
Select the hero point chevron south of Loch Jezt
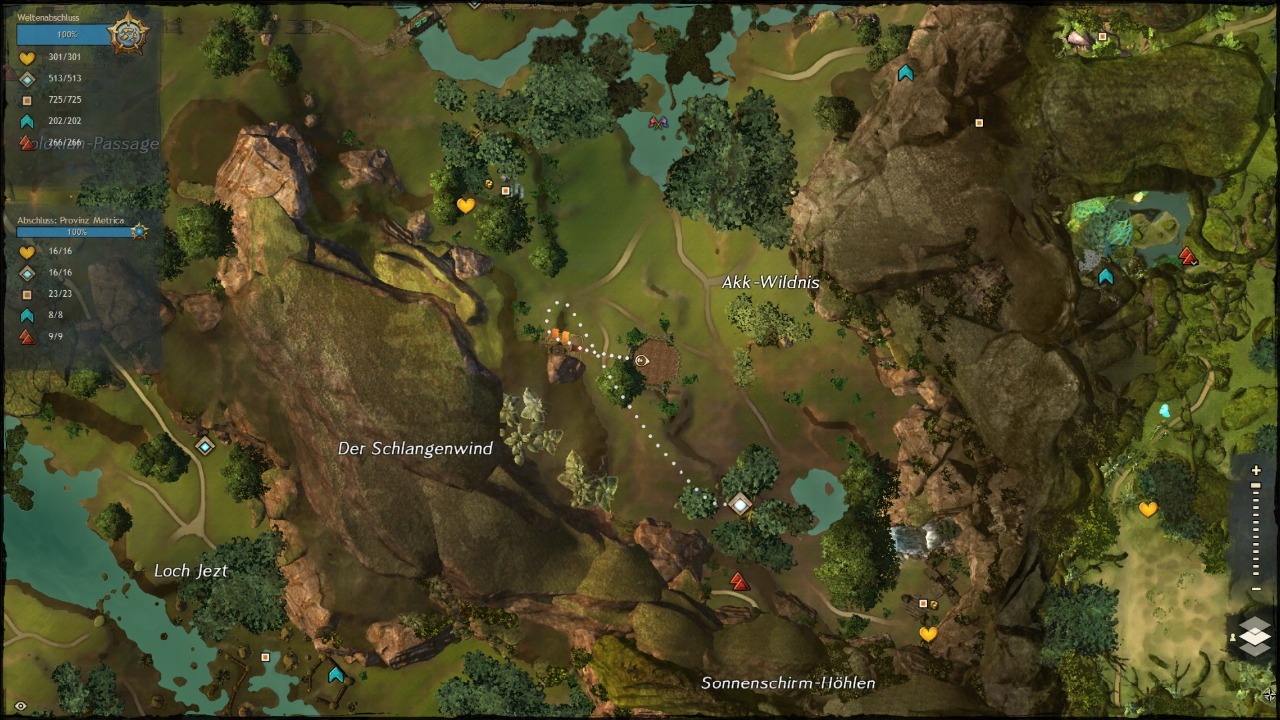[336, 675]
